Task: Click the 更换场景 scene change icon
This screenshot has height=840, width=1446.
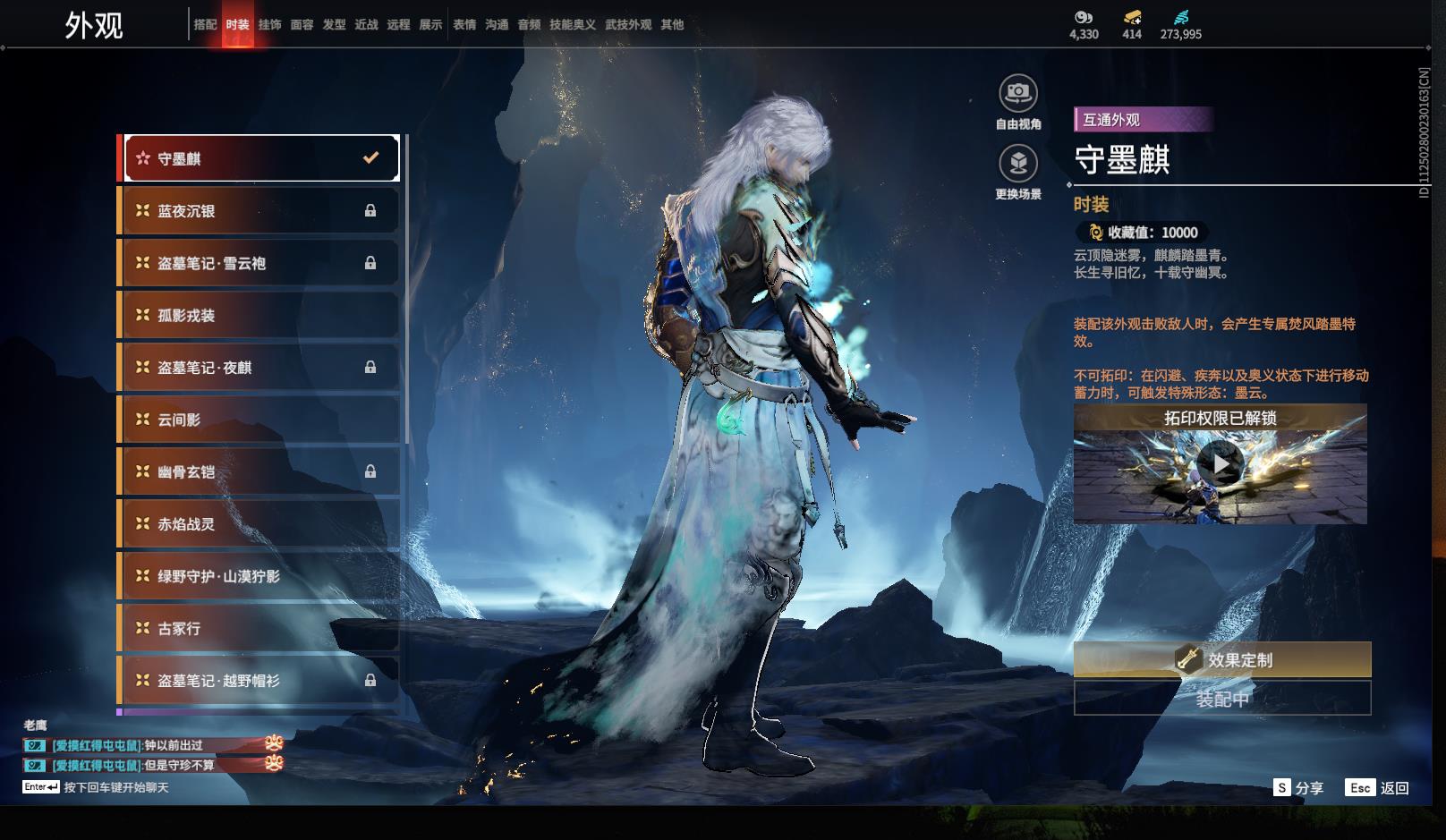Action: (x=1018, y=164)
